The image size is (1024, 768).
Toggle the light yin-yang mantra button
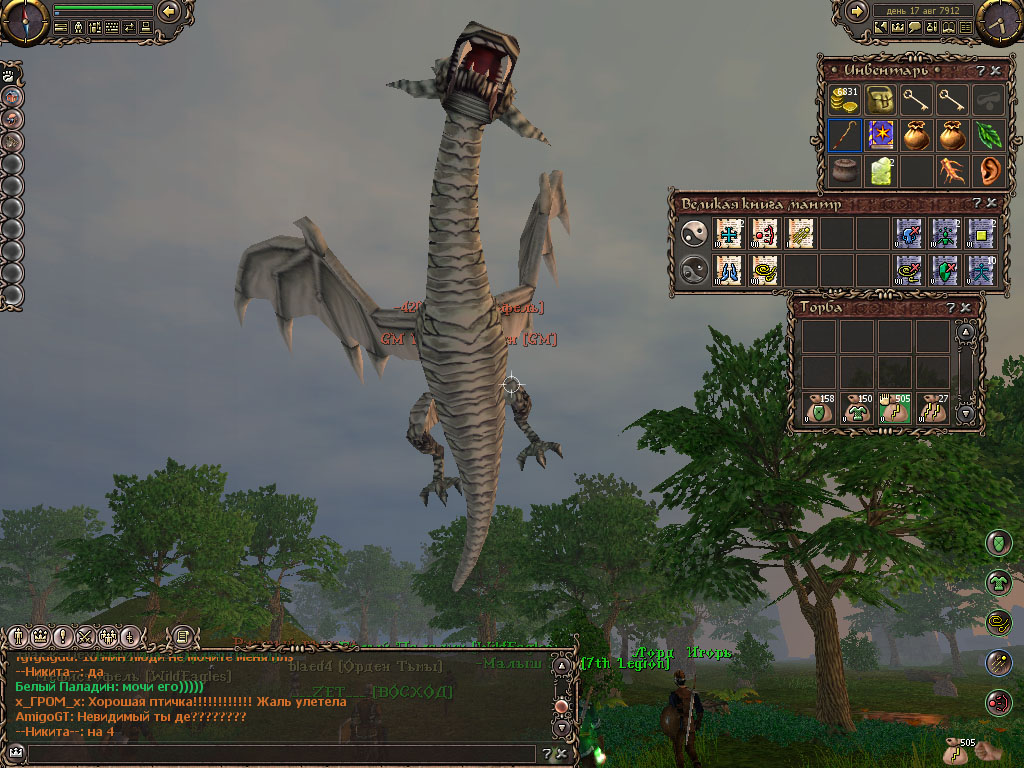coord(692,234)
